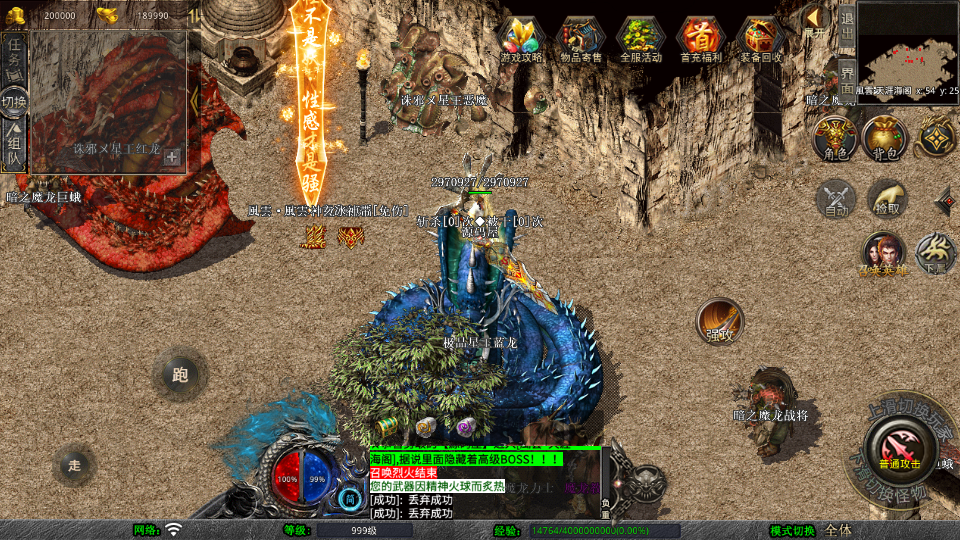Click the 切换 switch button
Image resolution: width=960 pixels, height=540 pixels.
click(14, 101)
